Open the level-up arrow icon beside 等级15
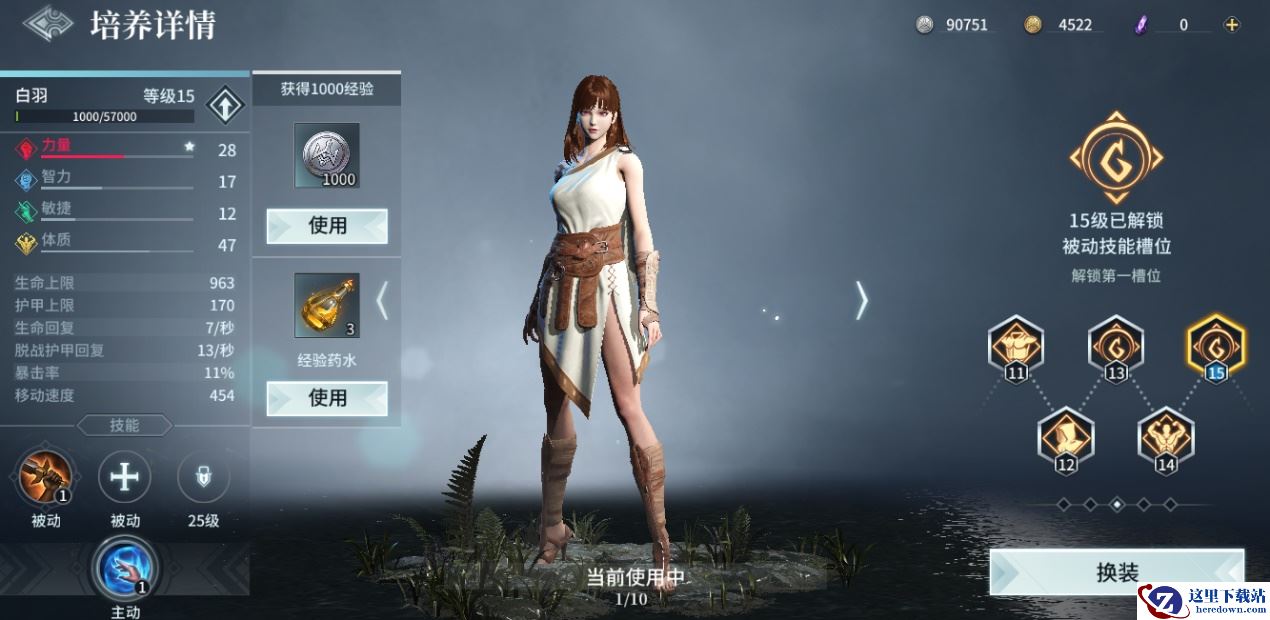This screenshot has width=1270, height=620. [225, 105]
